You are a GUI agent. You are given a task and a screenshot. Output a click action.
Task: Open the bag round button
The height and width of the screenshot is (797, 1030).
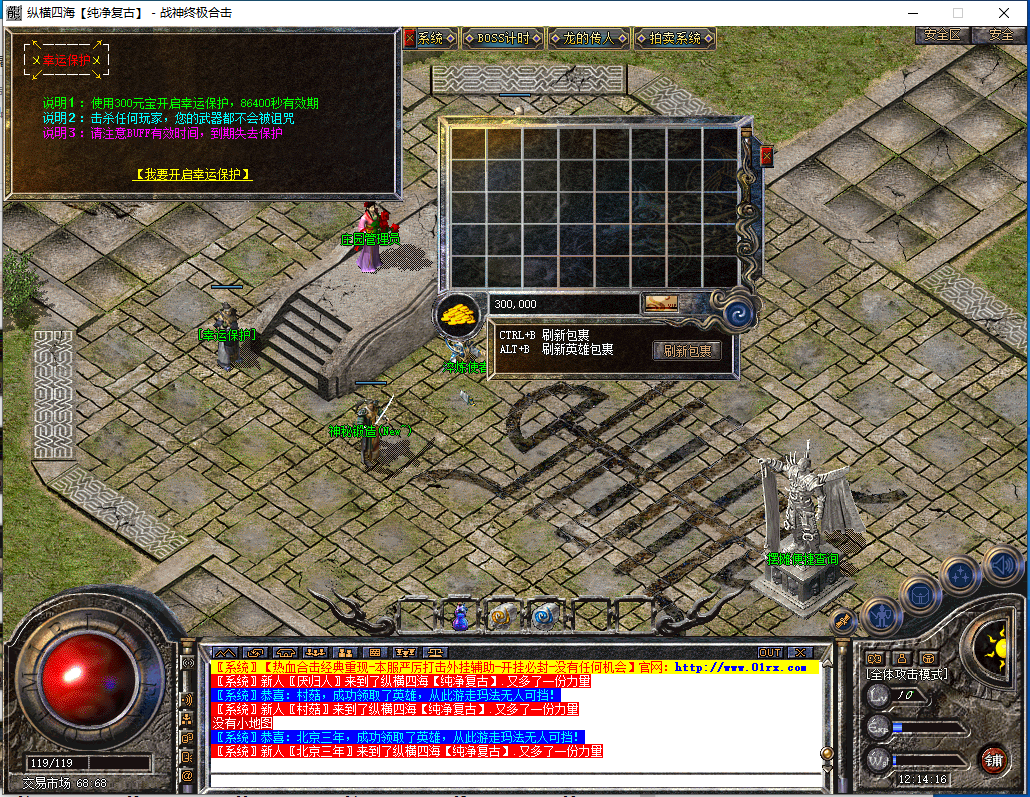pos(920,595)
